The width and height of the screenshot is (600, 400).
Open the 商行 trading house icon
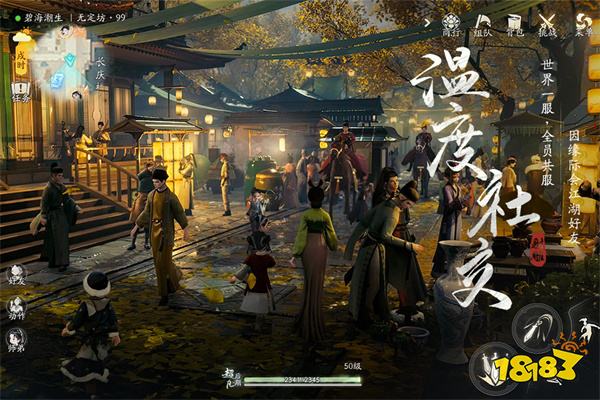click(x=452, y=24)
